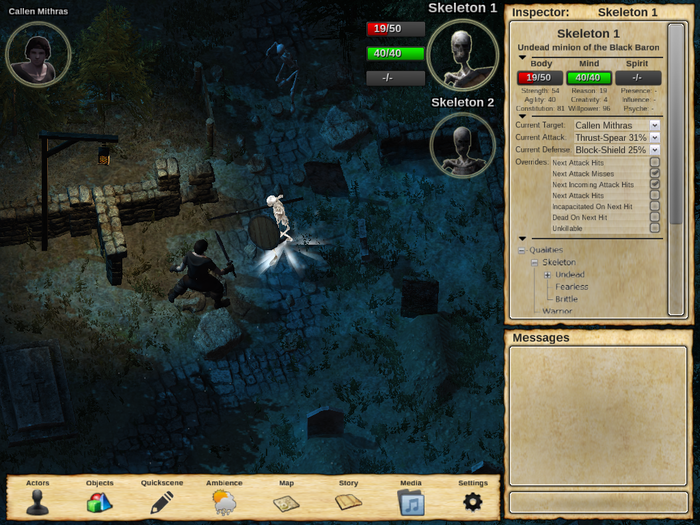Open Settings with the gear icon
This screenshot has height=525, width=700.
473,498
